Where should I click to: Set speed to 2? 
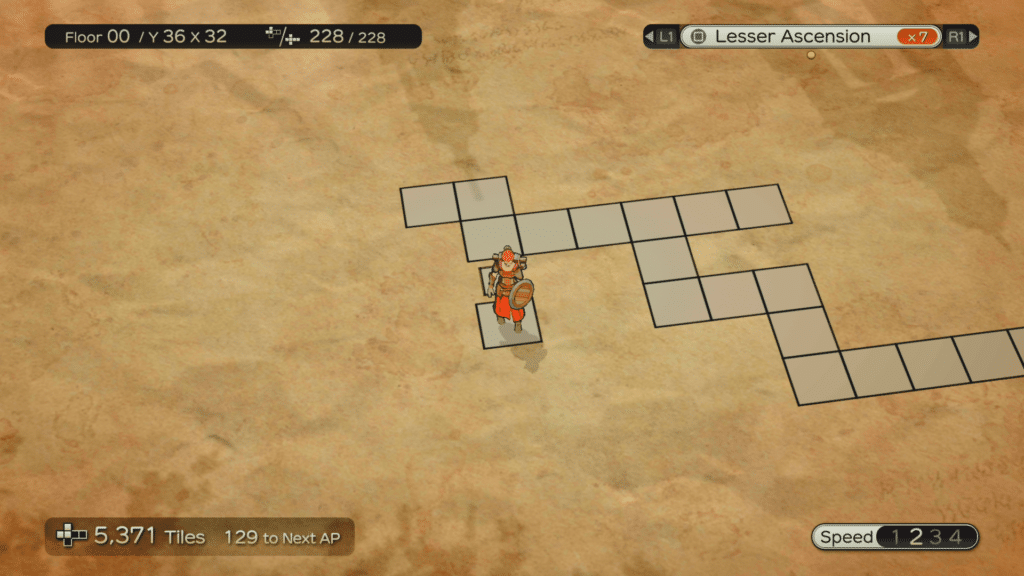click(x=915, y=537)
